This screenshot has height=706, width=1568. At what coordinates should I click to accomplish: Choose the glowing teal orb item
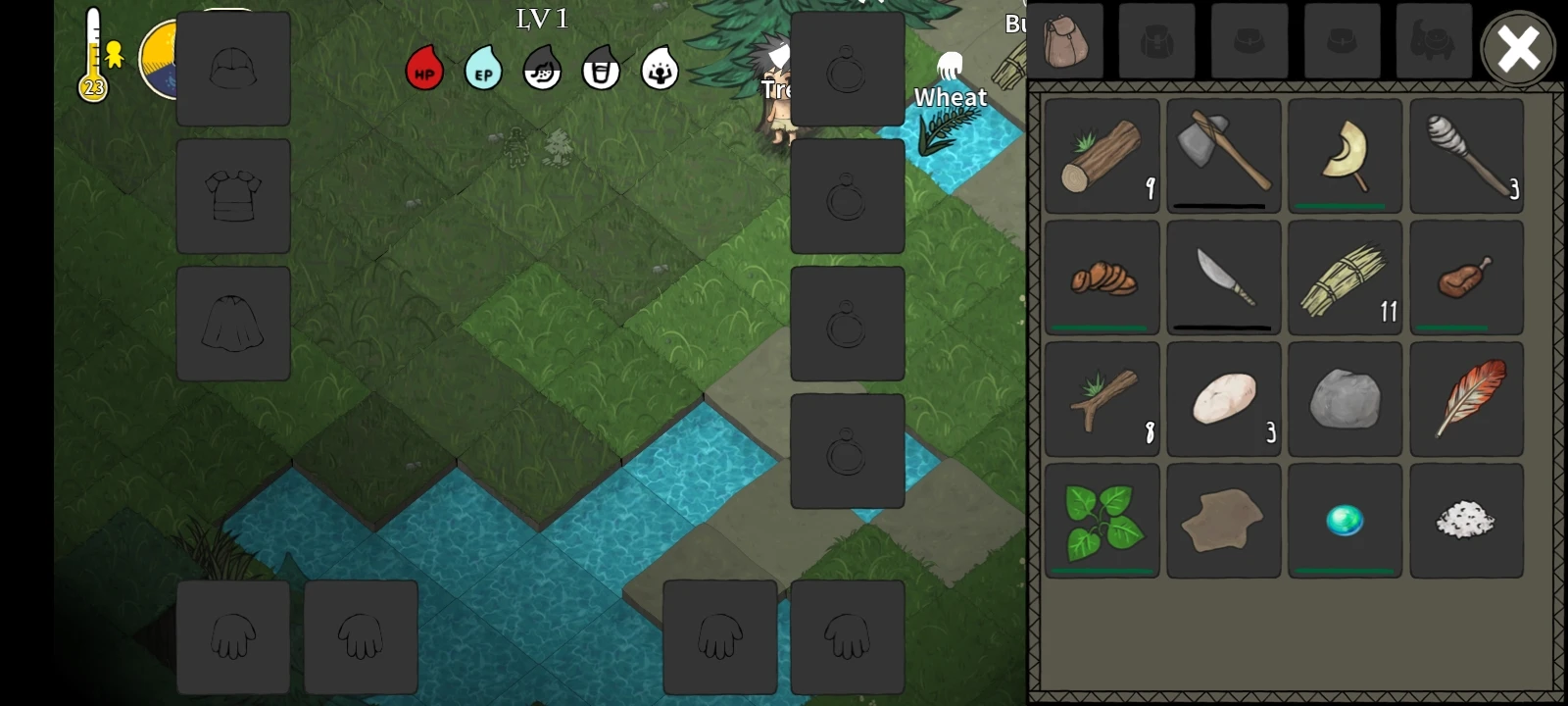pyautogui.click(x=1346, y=521)
